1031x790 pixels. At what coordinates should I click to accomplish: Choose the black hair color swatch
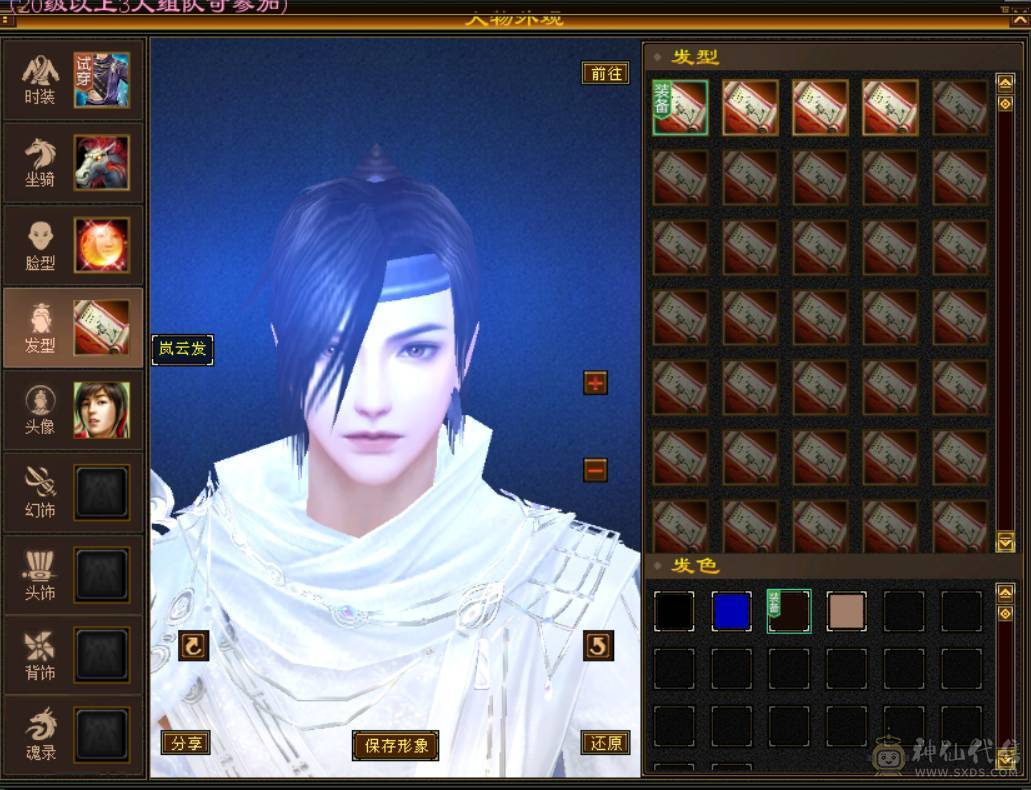click(674, 611)
